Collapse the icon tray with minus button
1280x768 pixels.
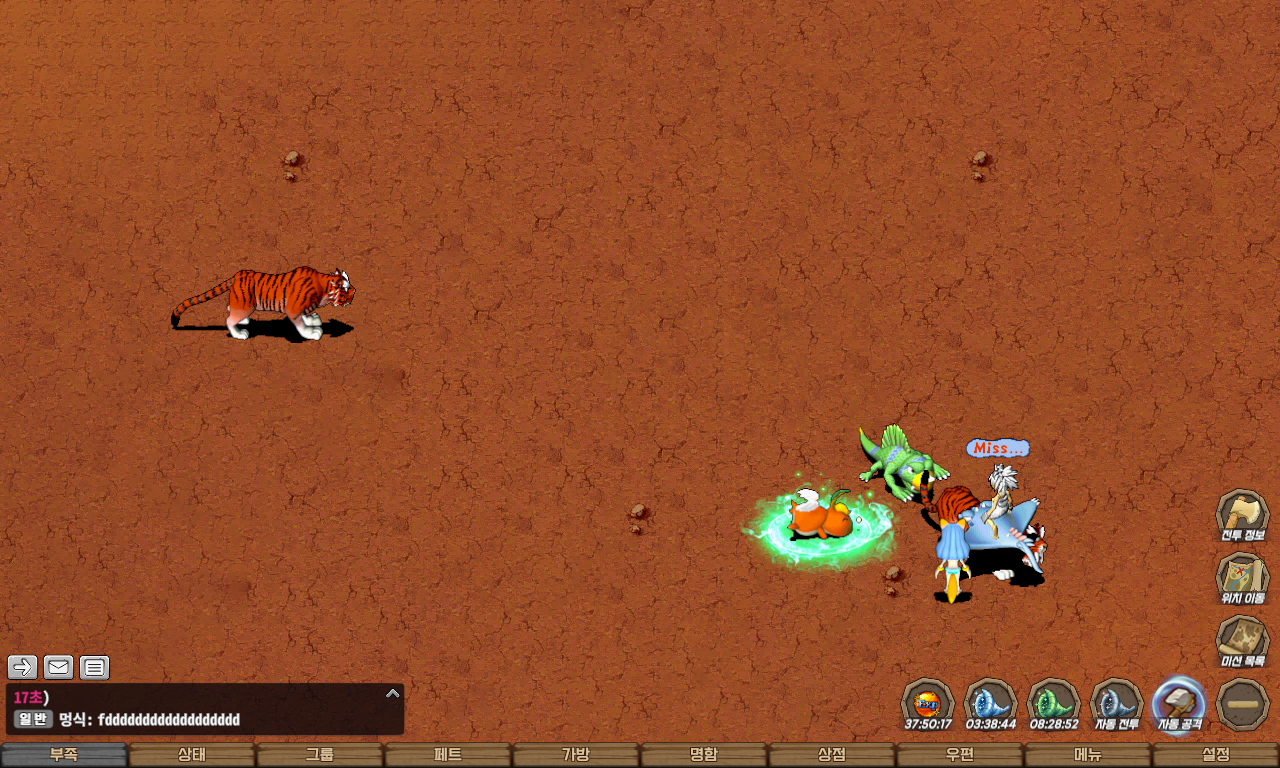point(1243,704)
